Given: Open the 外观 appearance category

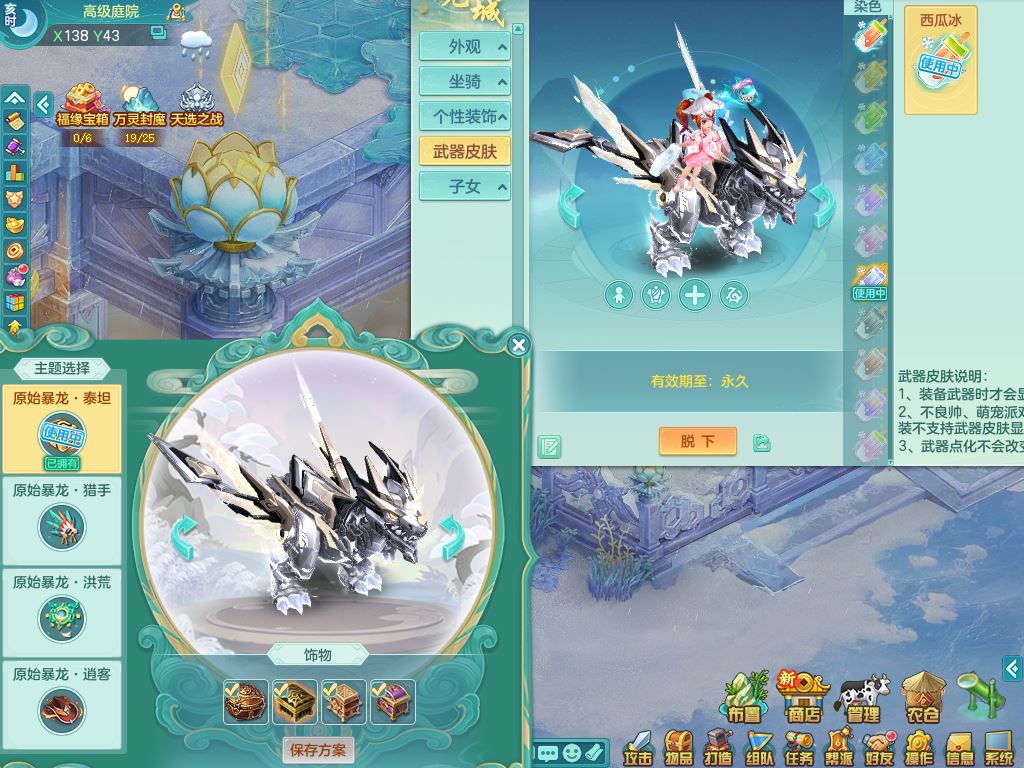Looking at the screenshot, I should tap(465, 47).
